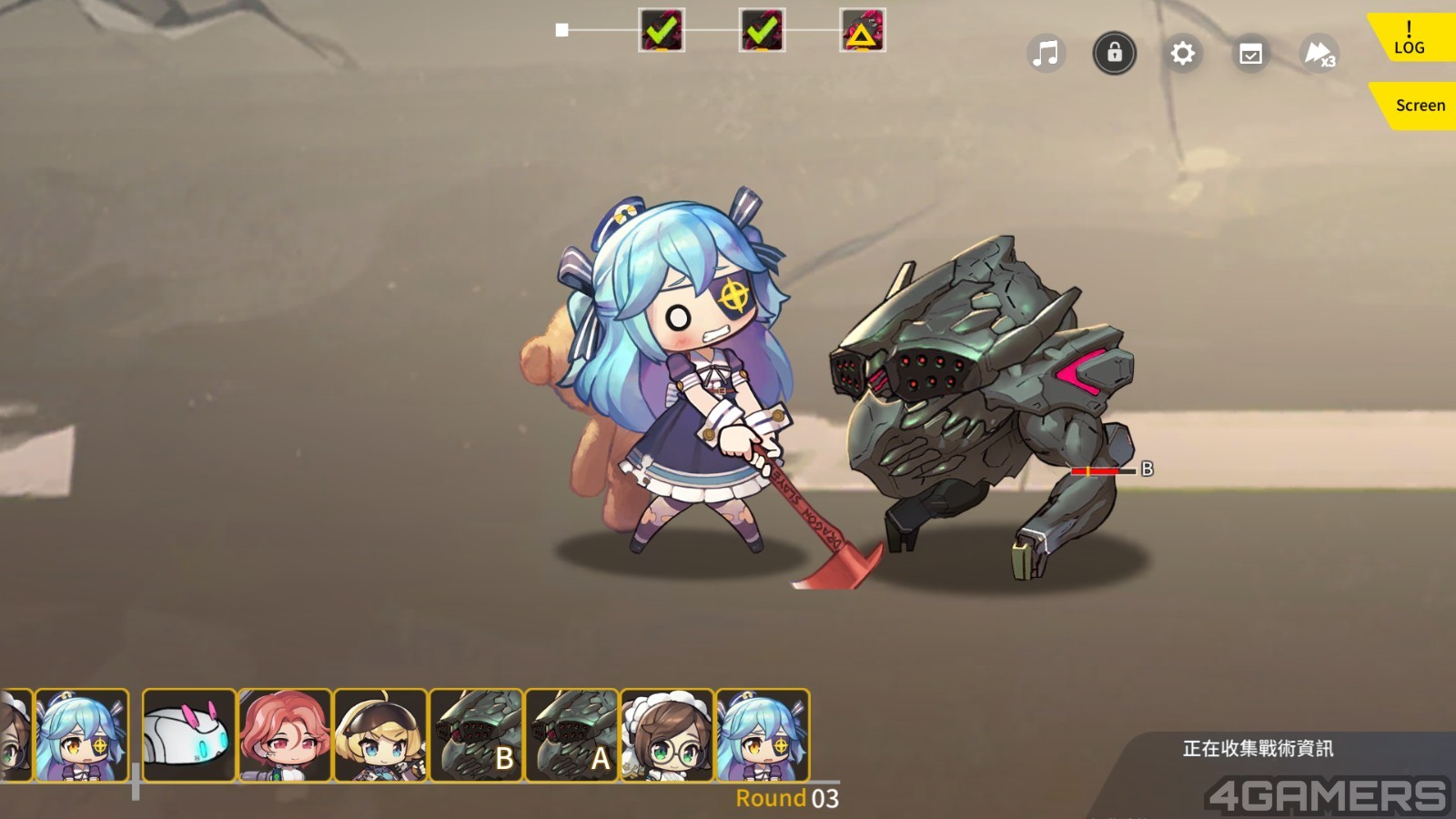Click the window checkmark icon
Image resolution: width=1456 pixels, height=819 pixels.
tap(1251, 54)
